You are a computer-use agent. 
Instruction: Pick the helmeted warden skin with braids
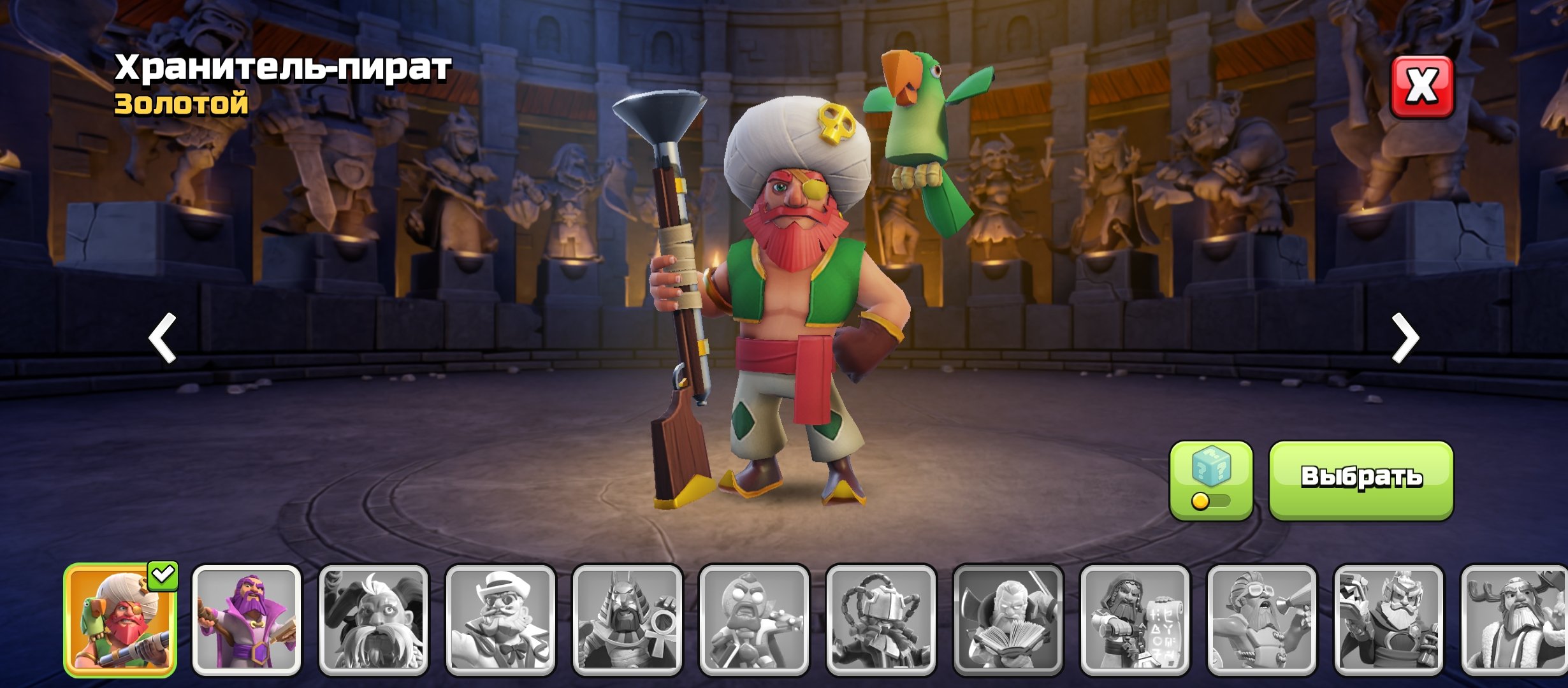[881, 620]
